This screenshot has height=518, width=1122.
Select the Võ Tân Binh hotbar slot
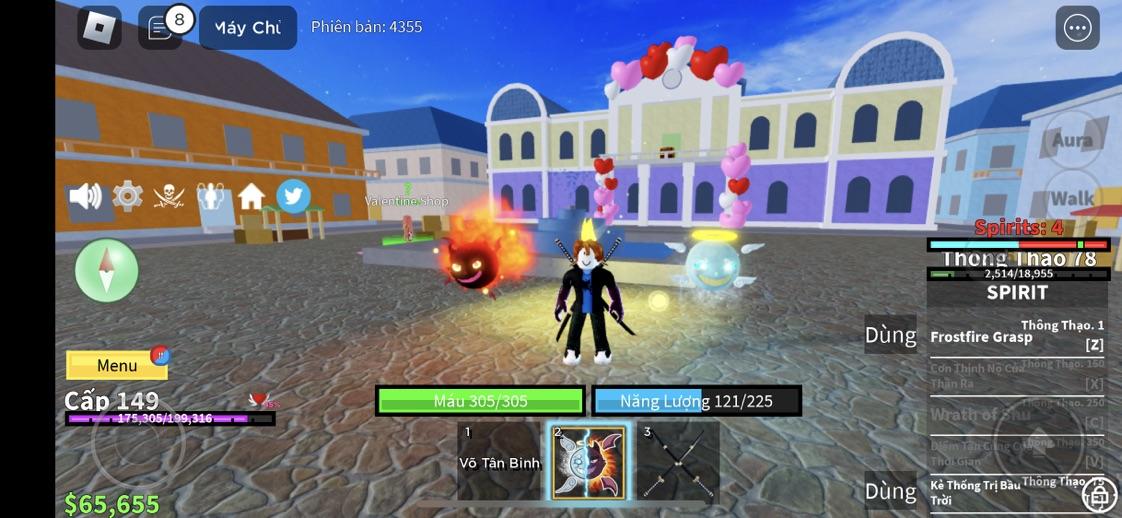click(499, 461)
